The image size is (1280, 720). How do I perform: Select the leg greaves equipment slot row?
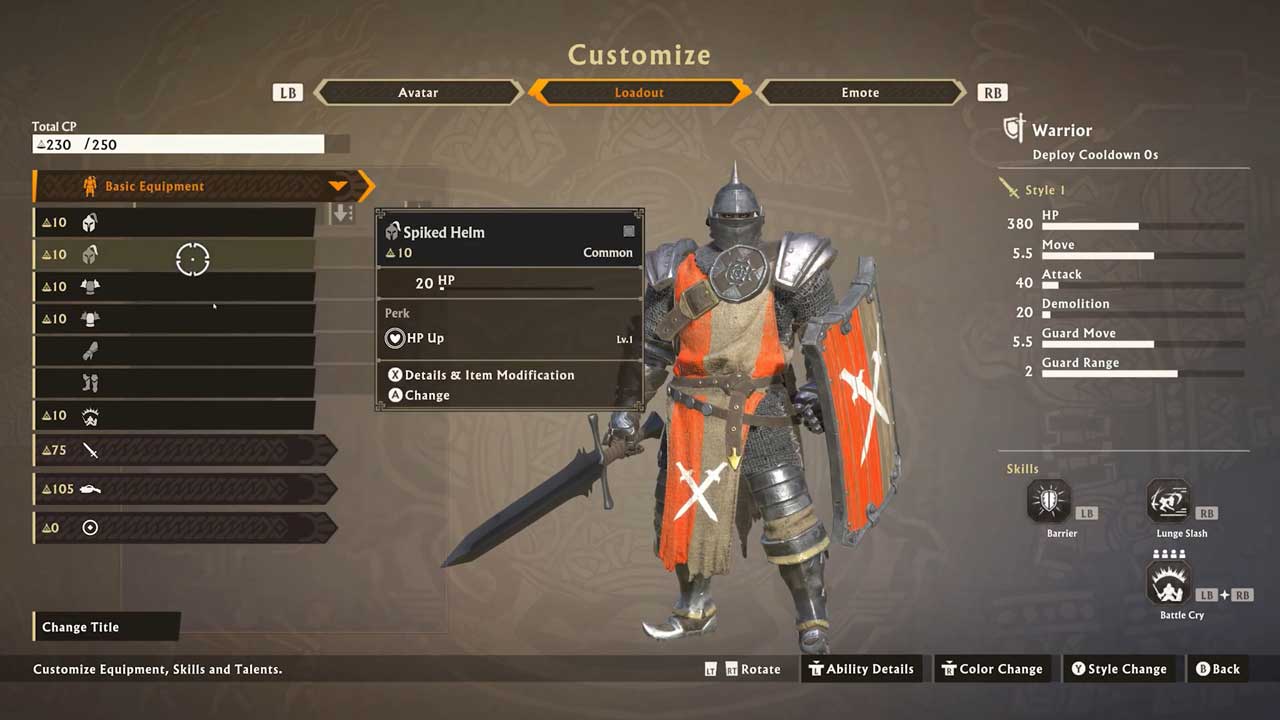pos(175,383)
